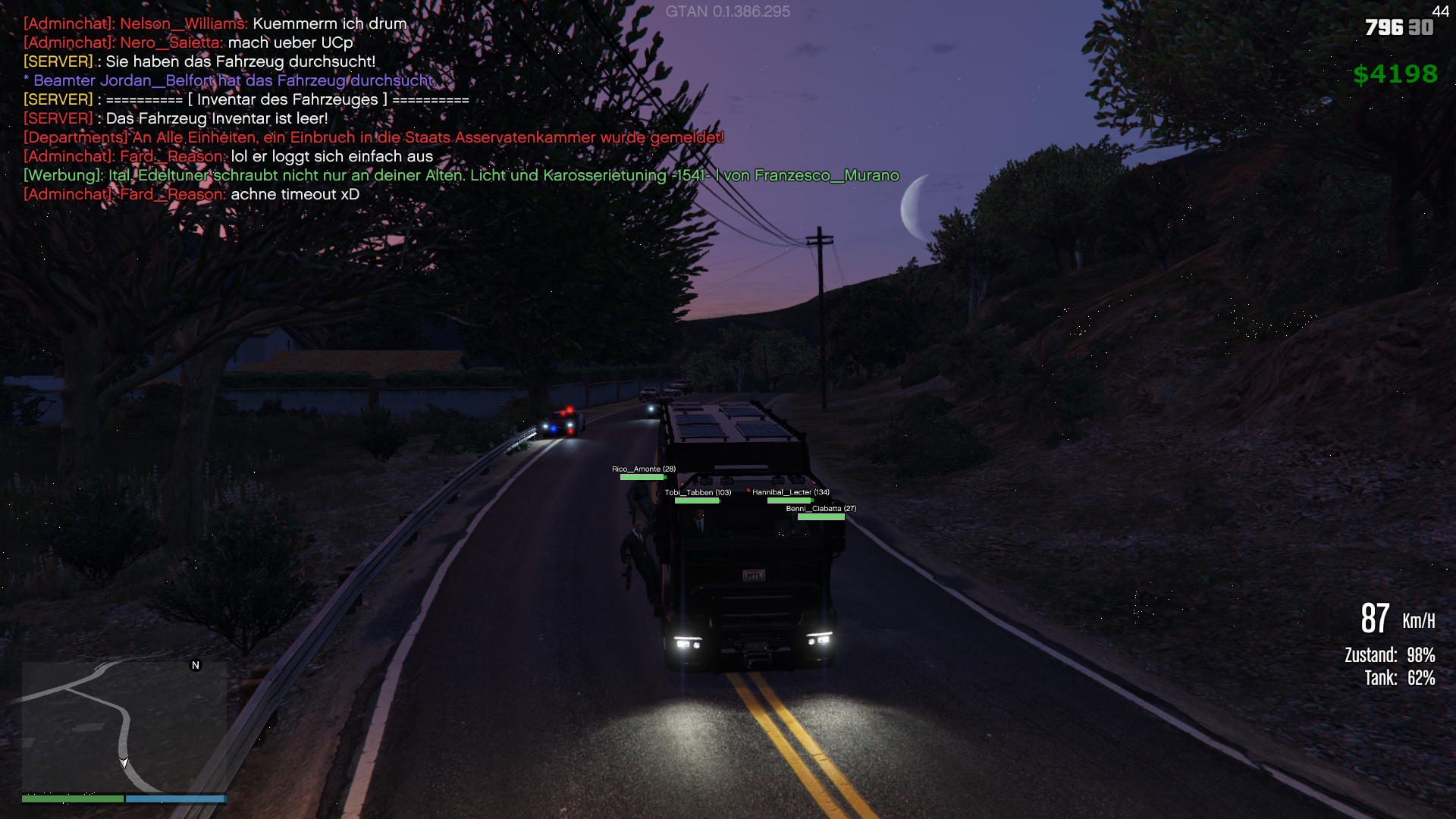
Task: Click the north marker on the minimap
Action: point(196,665)
